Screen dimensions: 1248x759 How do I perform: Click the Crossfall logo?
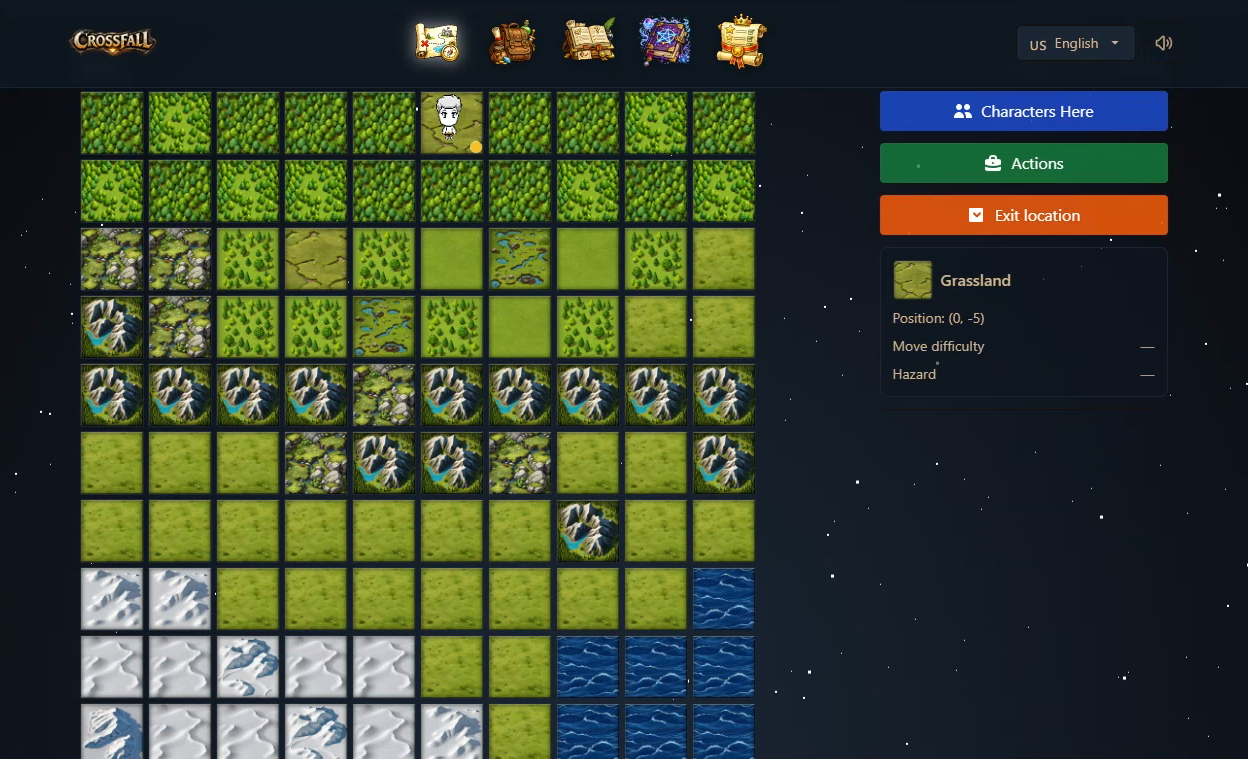coord(113,42)
